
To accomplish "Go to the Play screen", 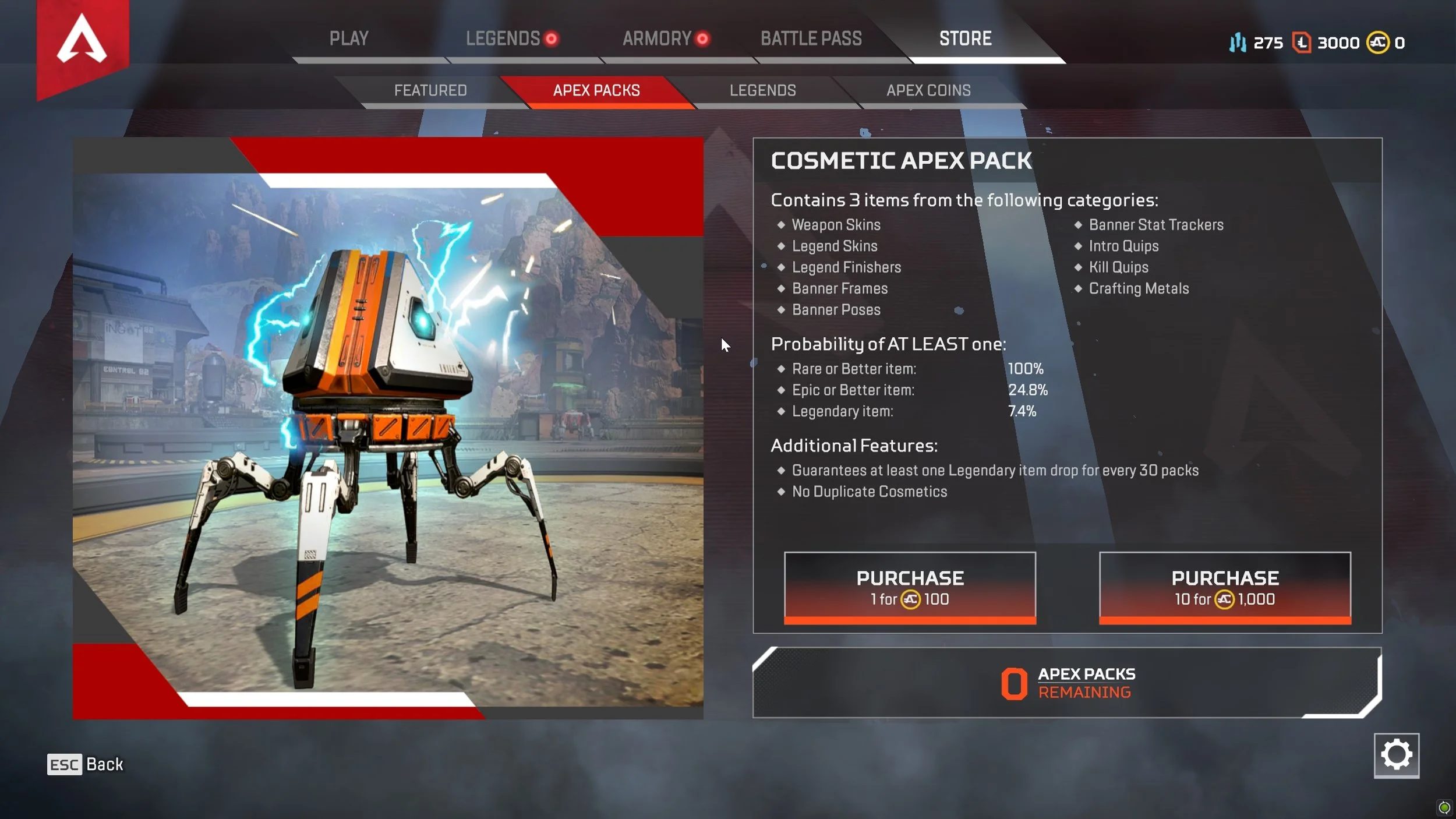I will click(x=349, y=38).
